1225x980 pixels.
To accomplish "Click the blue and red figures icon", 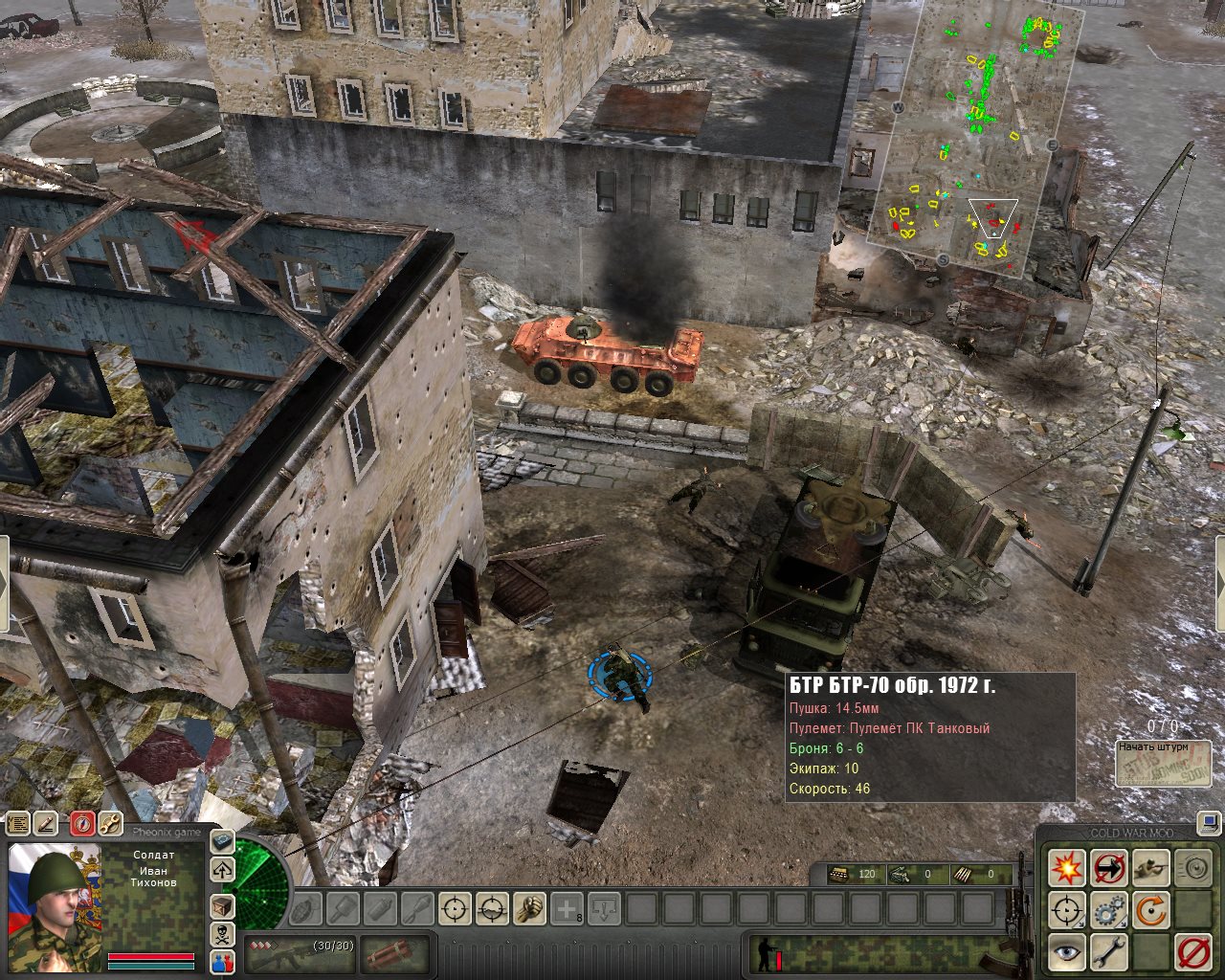I will coord(222,964).
